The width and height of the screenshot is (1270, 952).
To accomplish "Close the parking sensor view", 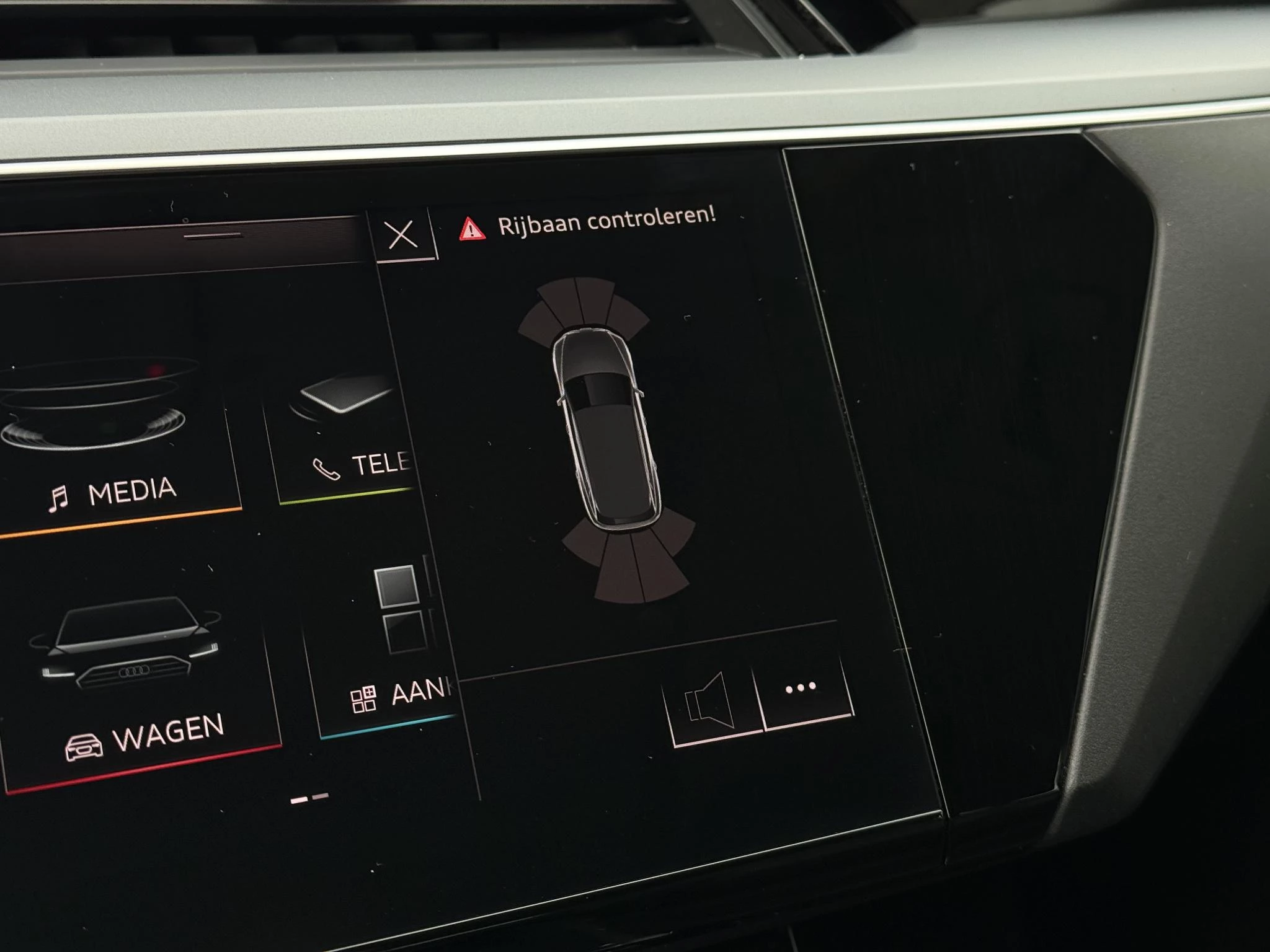I will (402, 236).
